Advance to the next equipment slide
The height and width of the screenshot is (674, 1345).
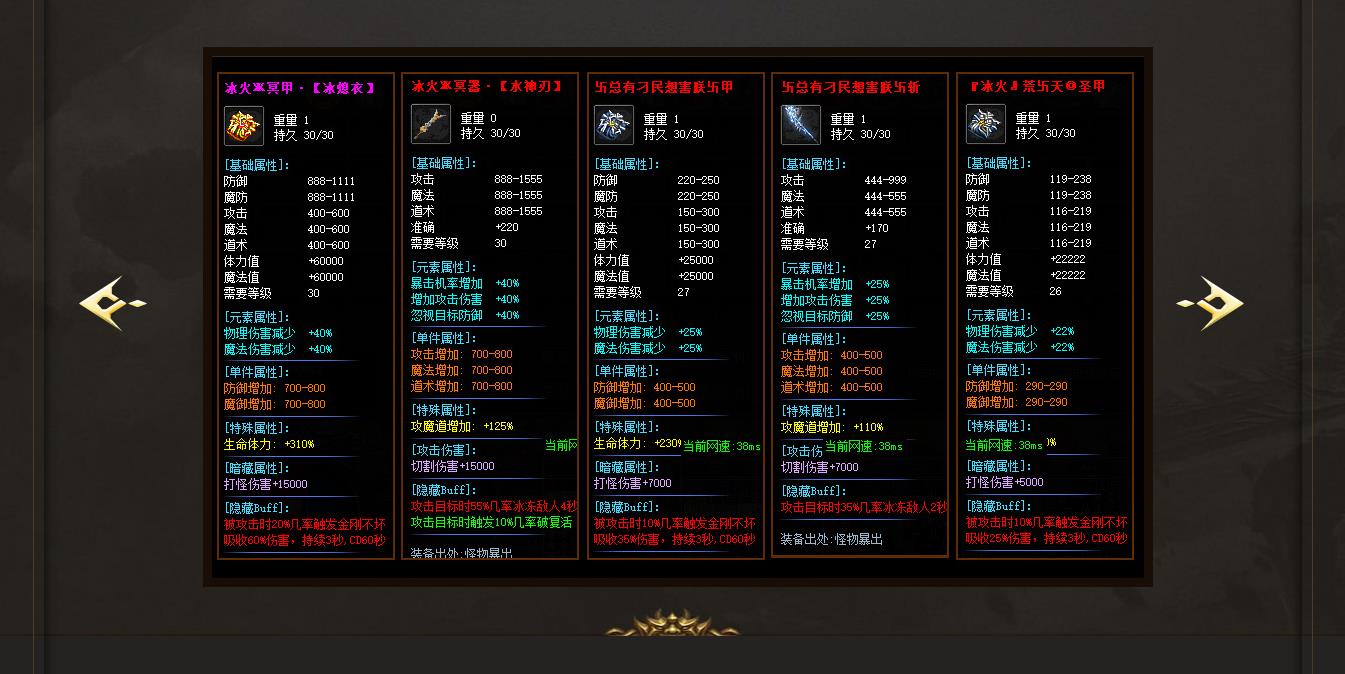tap(1210, 303)
